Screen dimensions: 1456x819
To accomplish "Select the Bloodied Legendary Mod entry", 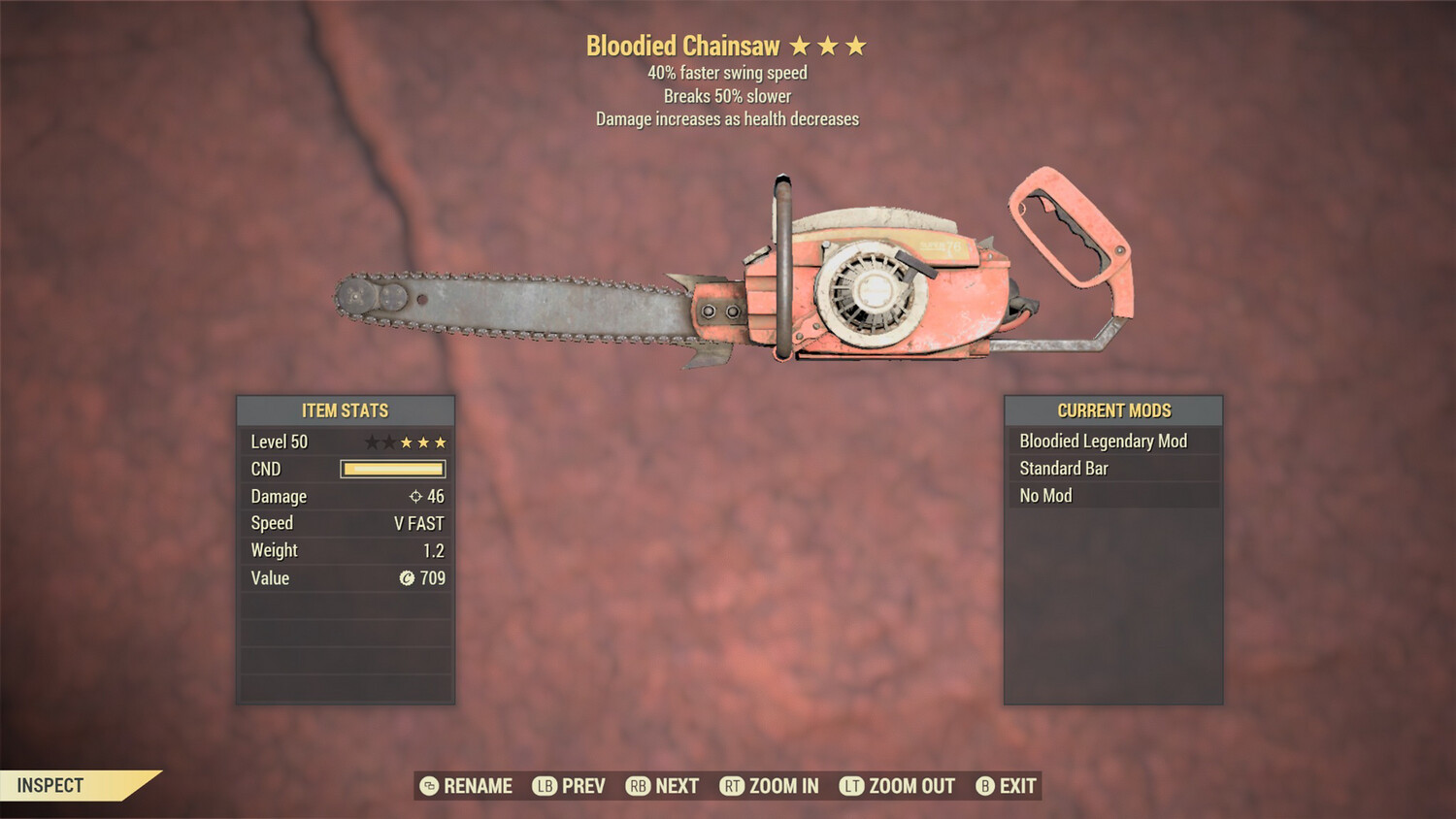I will click(1102, 441).
